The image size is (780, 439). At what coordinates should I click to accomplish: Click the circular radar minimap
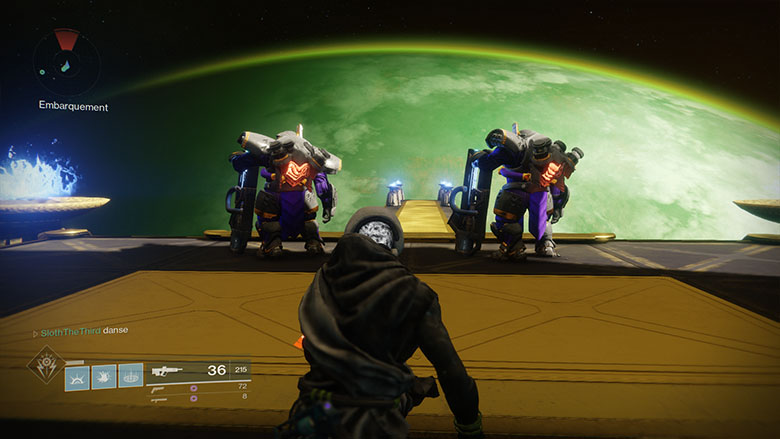pos(65,59)
